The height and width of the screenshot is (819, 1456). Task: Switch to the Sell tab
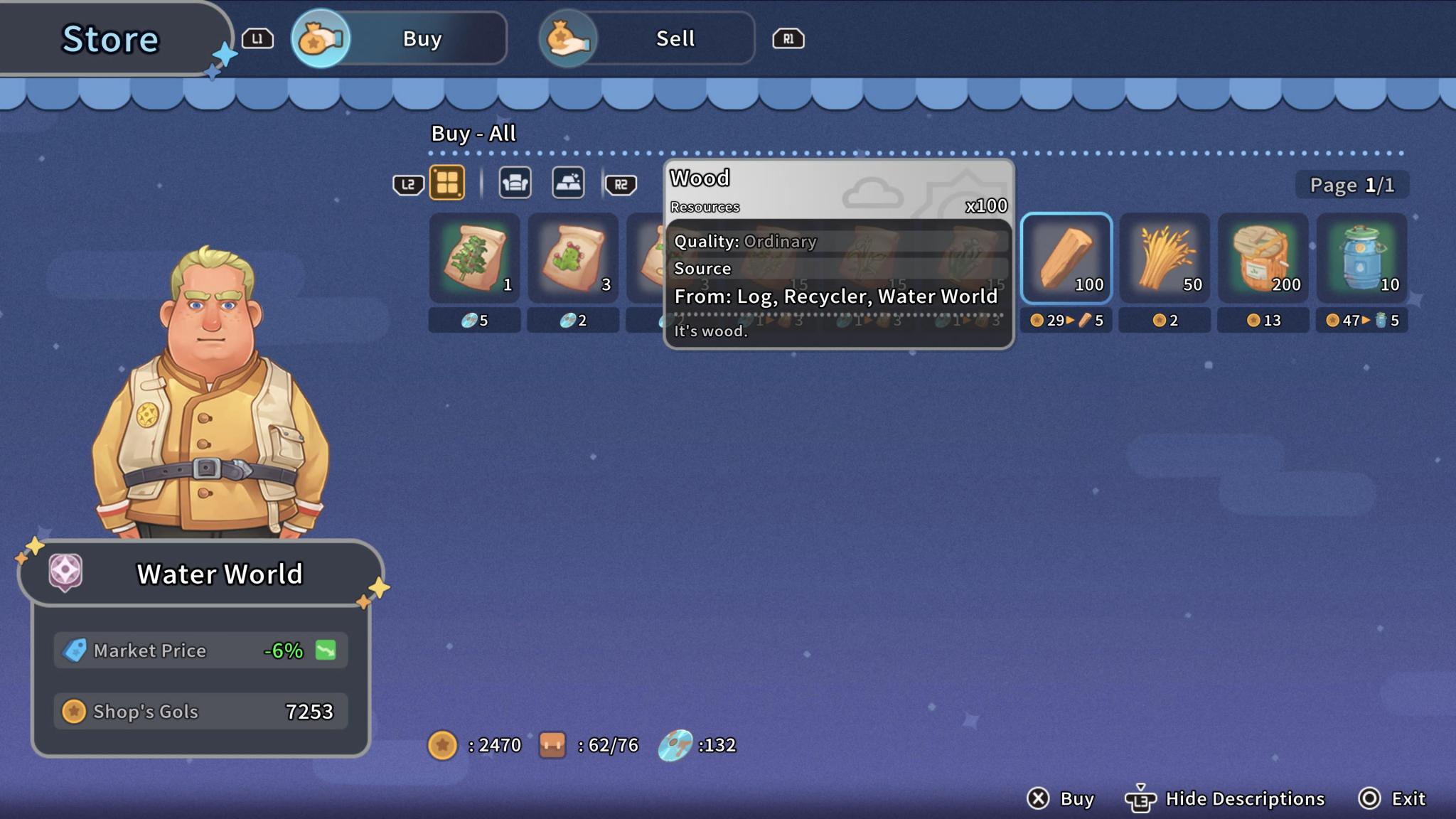click(x=673, y=38)
